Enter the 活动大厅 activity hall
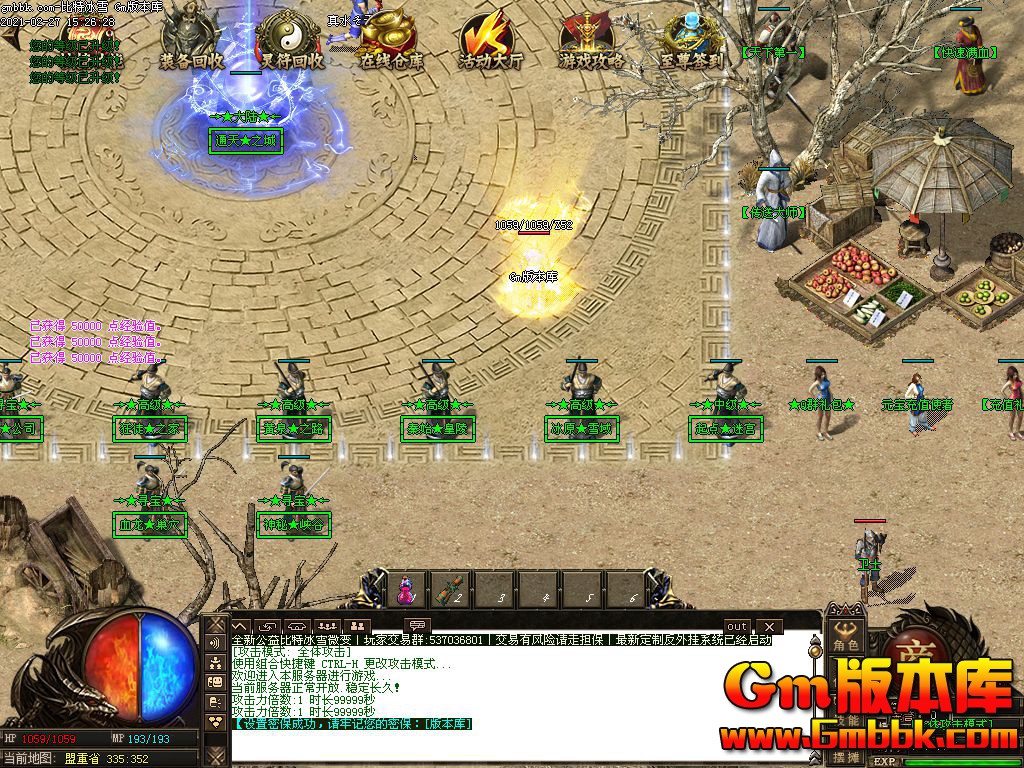This screenshot has width=1024, height=768. 490,40
